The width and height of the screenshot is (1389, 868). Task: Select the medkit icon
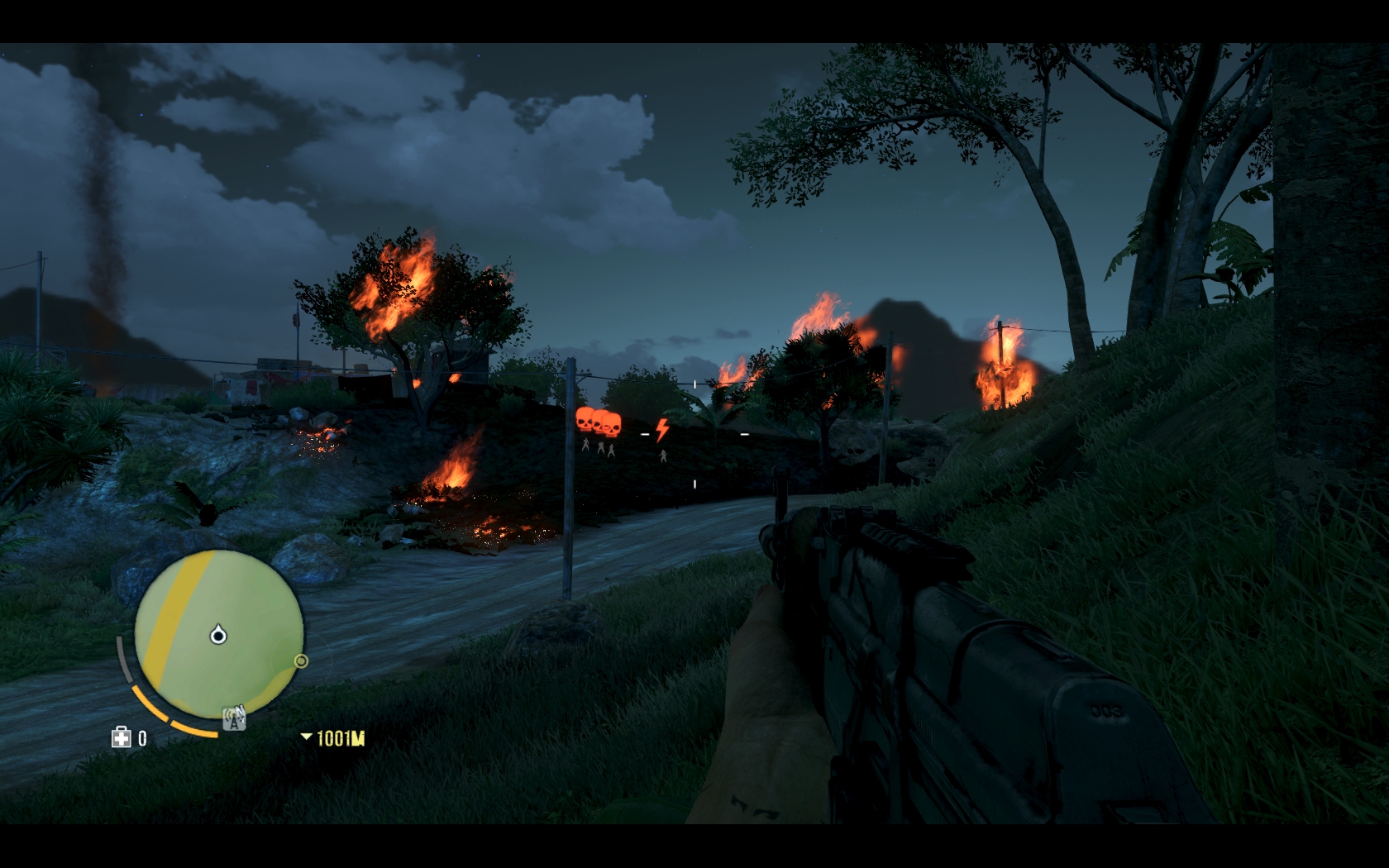pyautogui.click(x=122, y=737)
